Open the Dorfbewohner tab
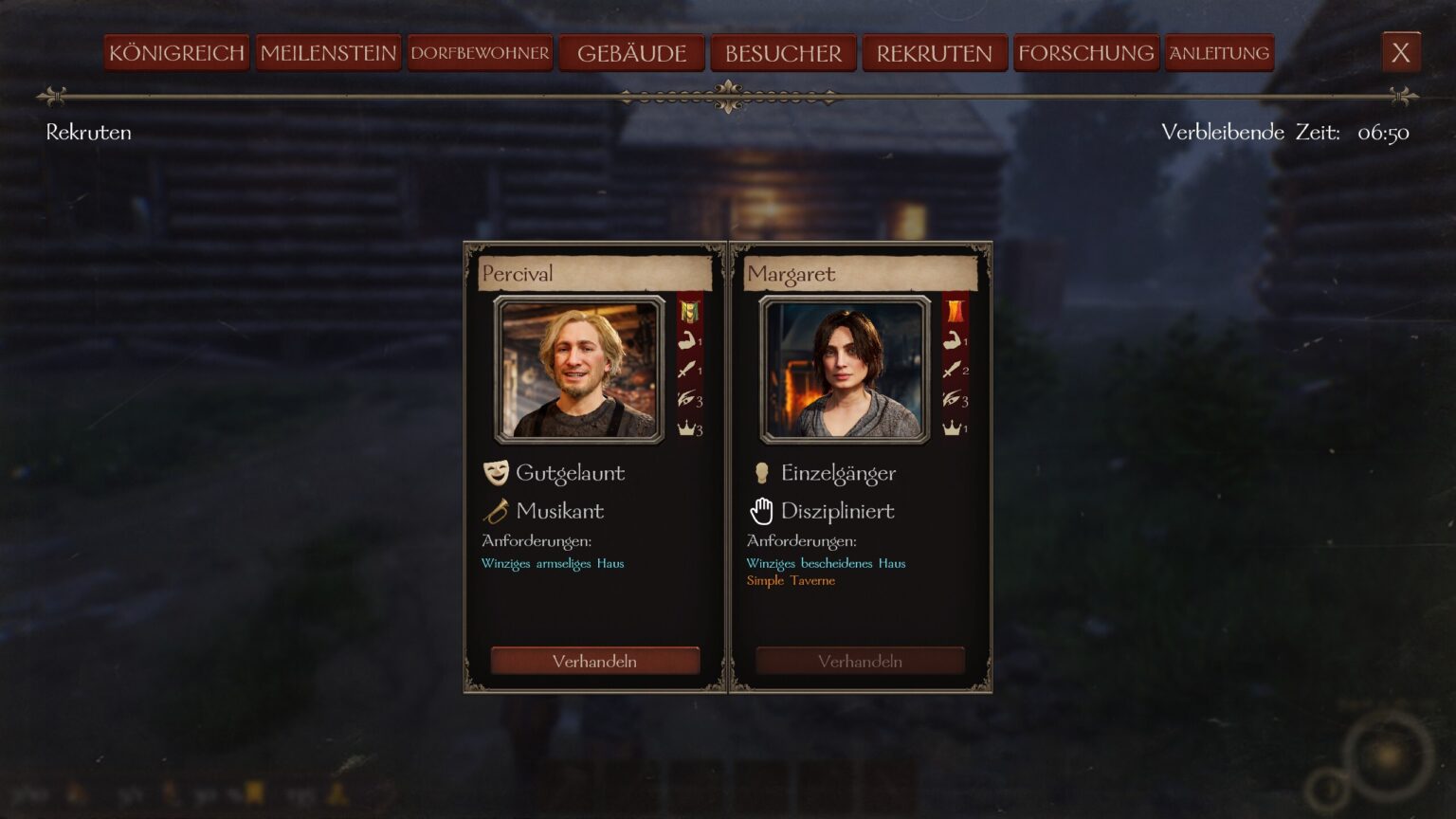The width and height of the screenshot is (1456, 819). 480,53
